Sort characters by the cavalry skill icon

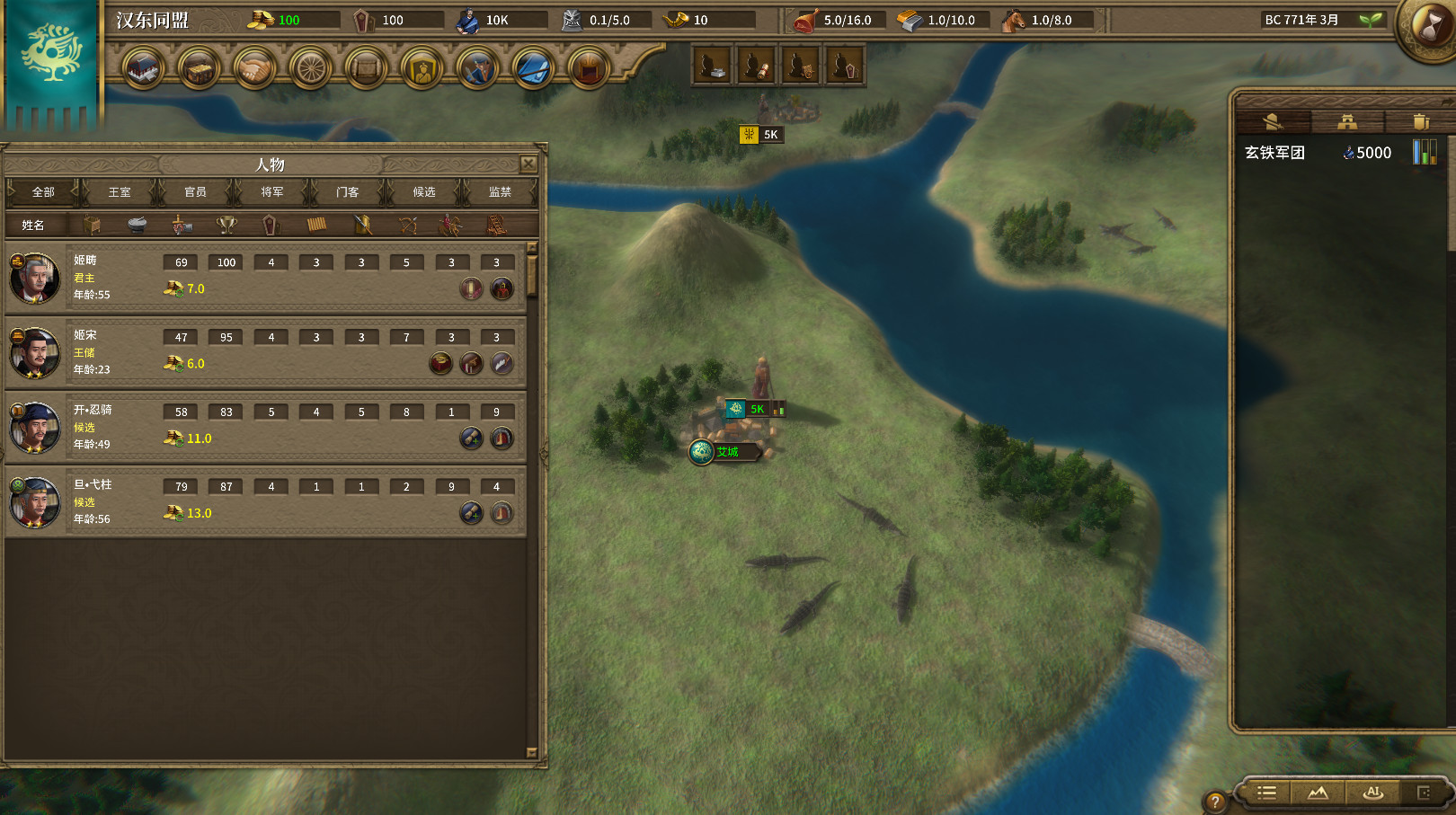click(449, 225)
